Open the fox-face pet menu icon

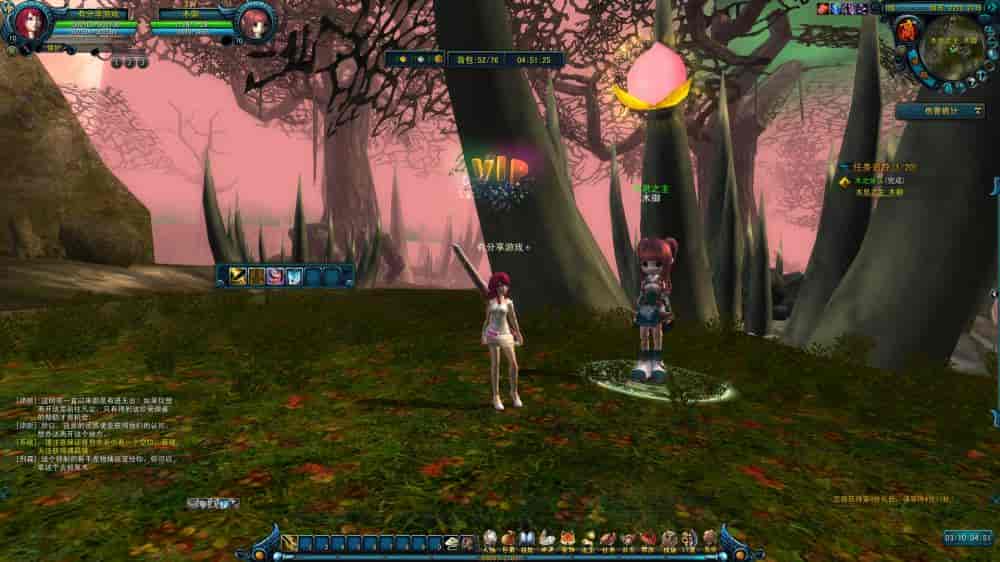567,538
